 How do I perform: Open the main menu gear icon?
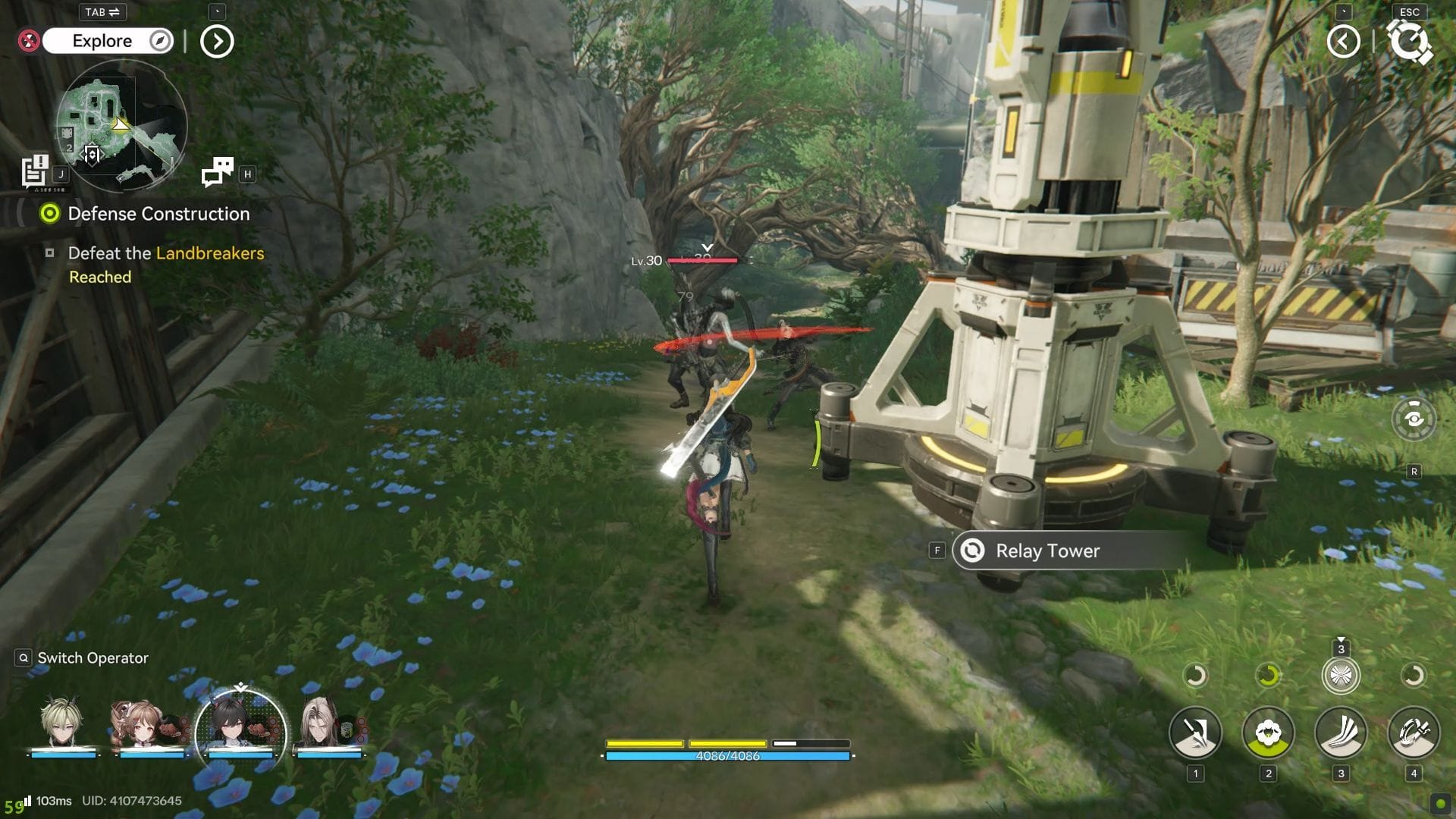click(x=1408, y=42)
